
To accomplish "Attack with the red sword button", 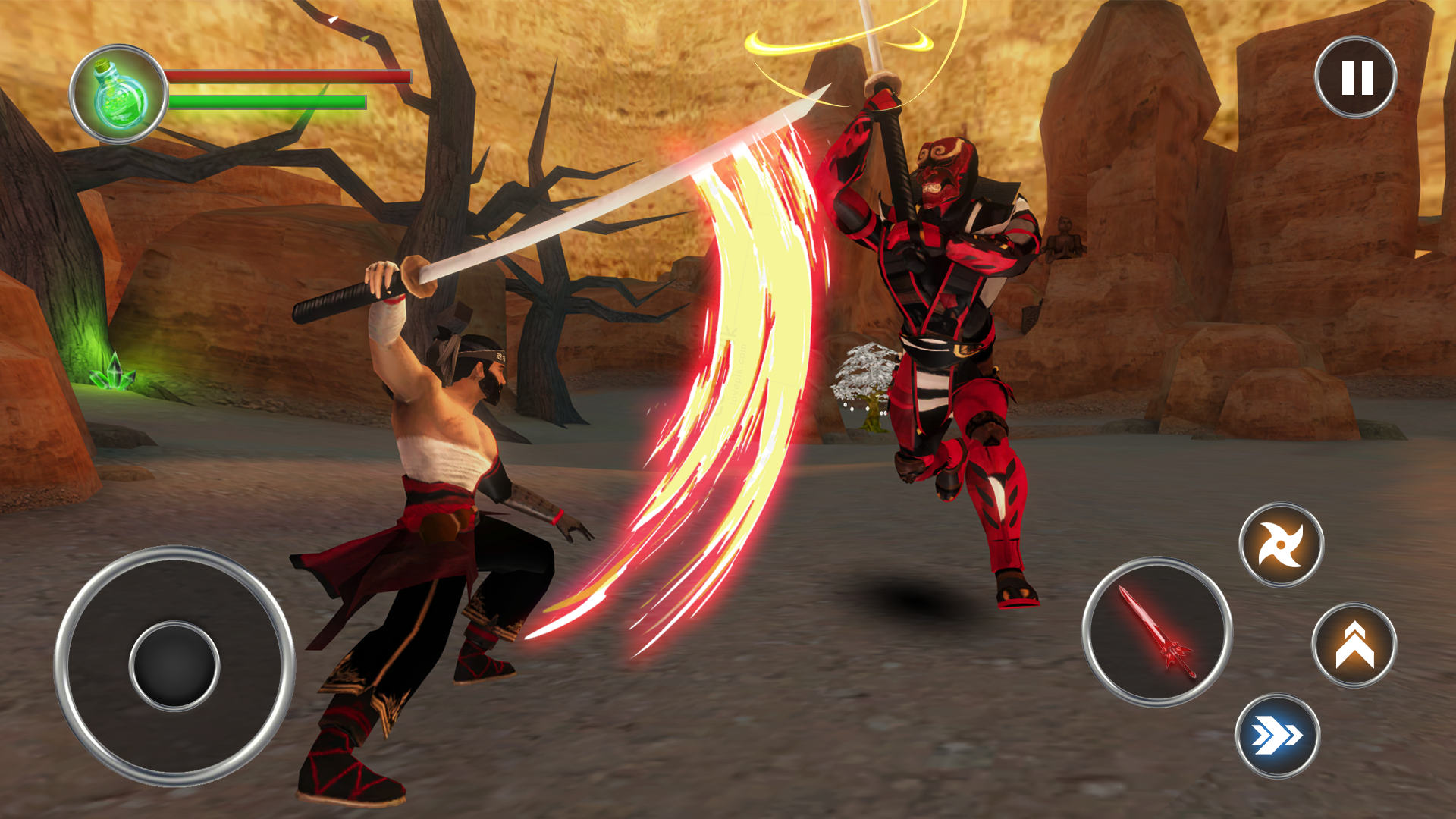I will point(1156,632).
